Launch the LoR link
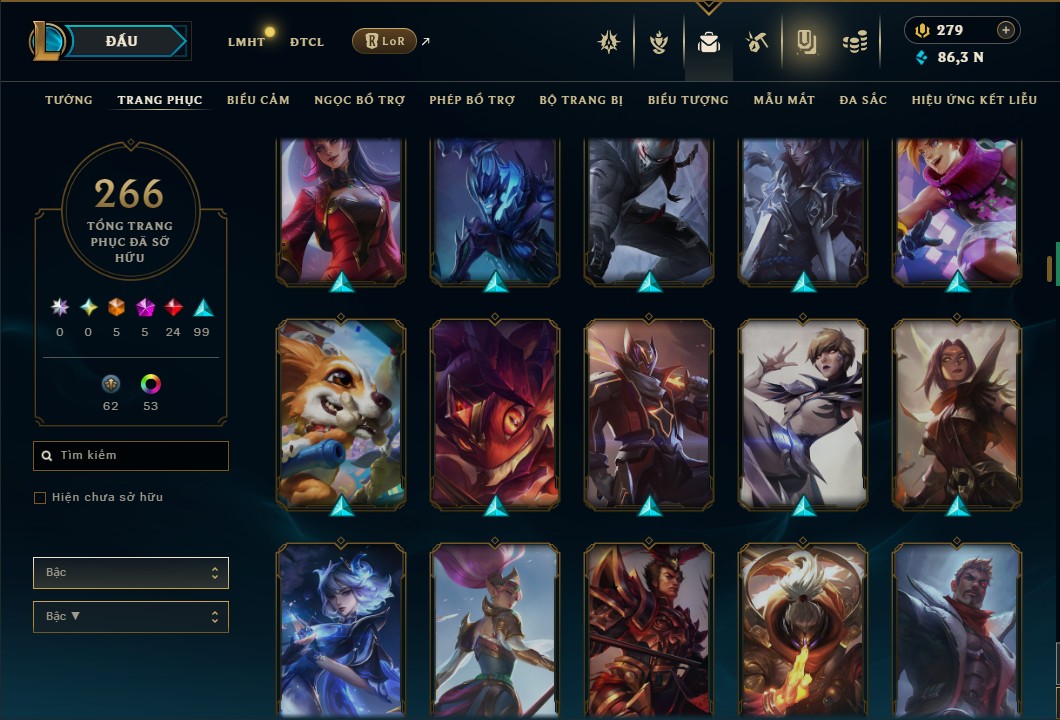Image resolution: width=1060 pixels, height=720 pixels. (x=385, y=41)
